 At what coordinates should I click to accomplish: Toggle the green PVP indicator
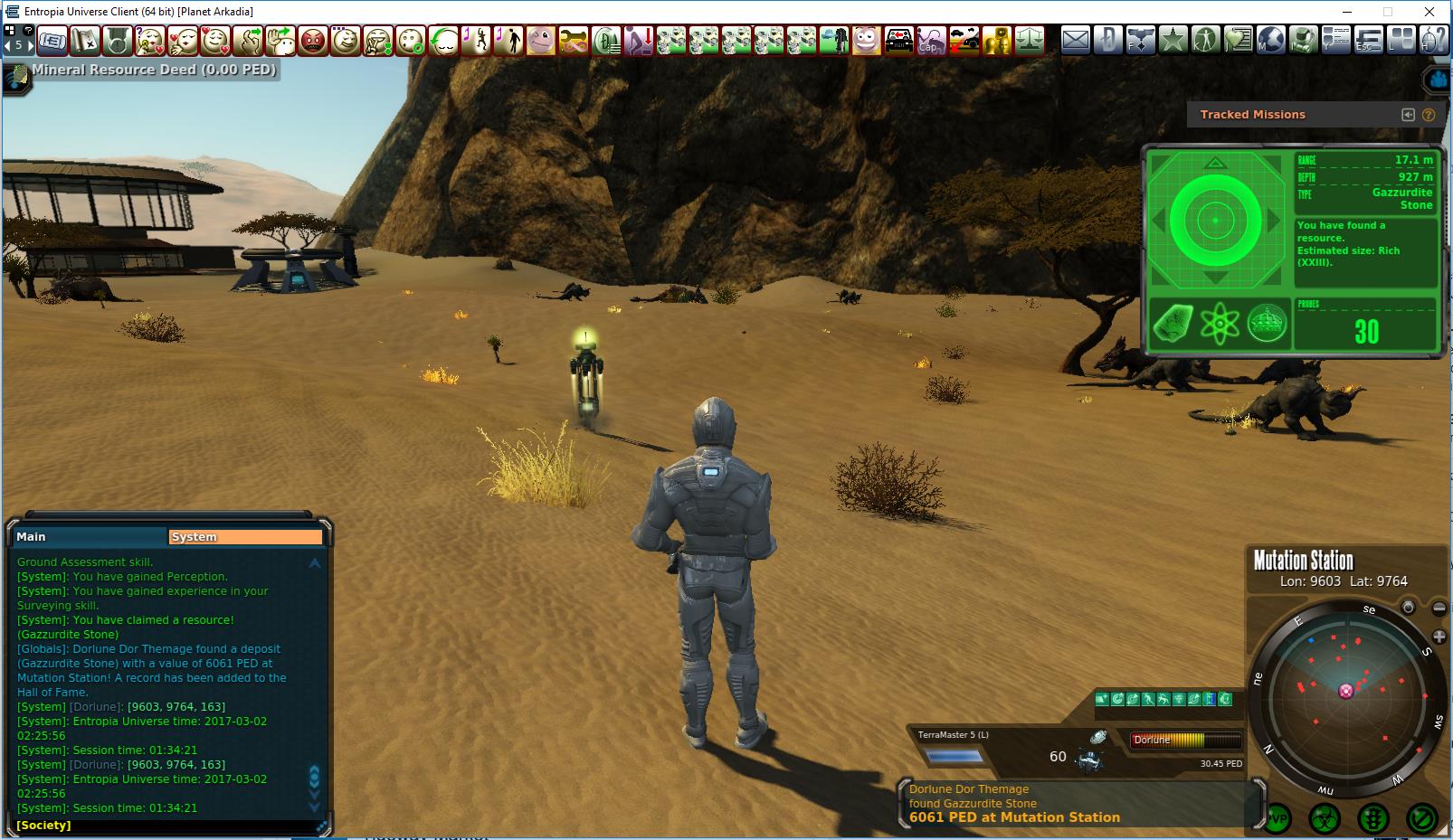tap(1277, 819)
